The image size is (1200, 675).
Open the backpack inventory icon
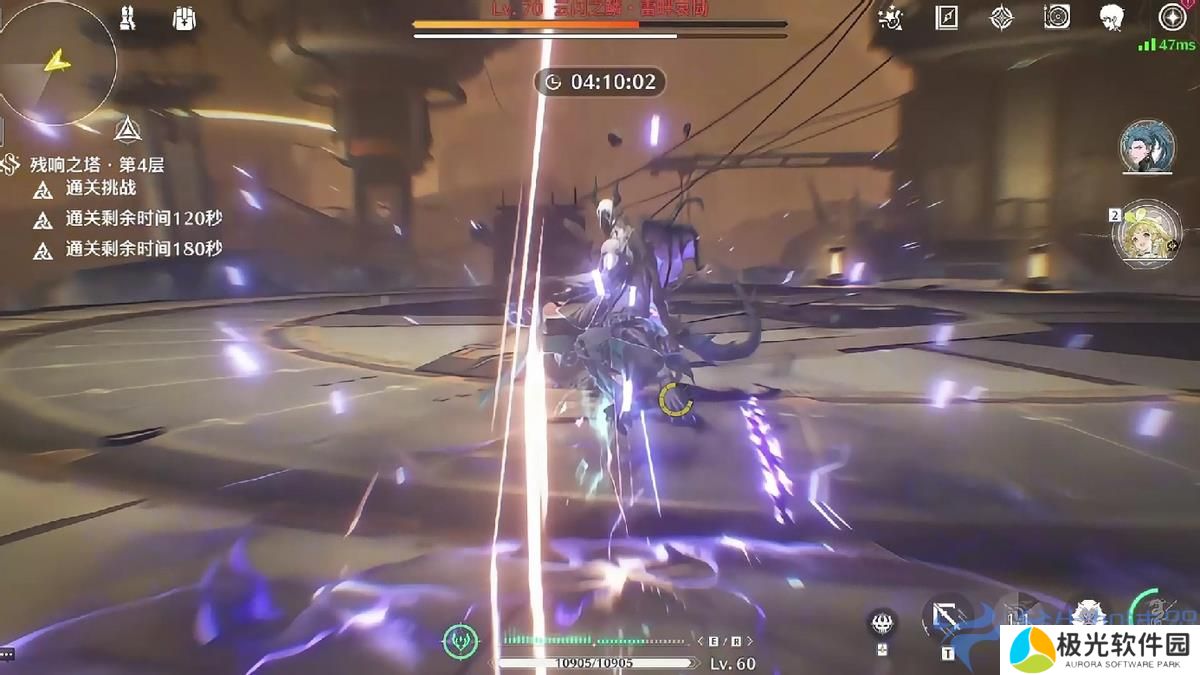182,19
